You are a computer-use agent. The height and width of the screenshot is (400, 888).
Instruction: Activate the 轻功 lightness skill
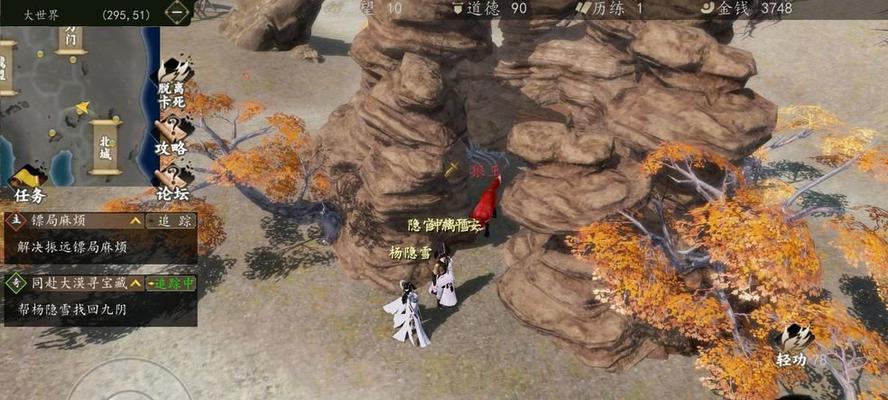(794, 345)
